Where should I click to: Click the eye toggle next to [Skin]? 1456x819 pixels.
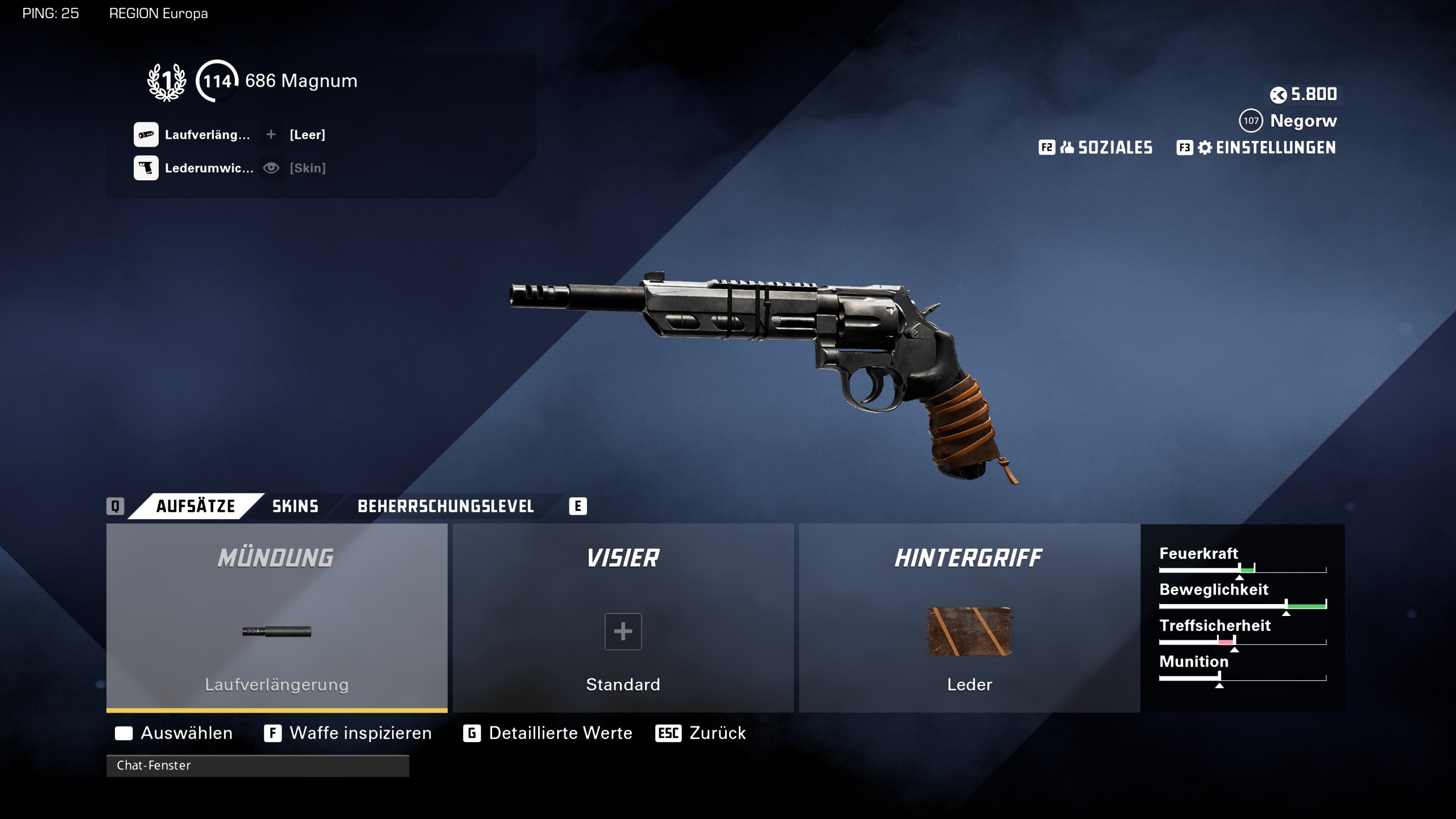[272, 168]
